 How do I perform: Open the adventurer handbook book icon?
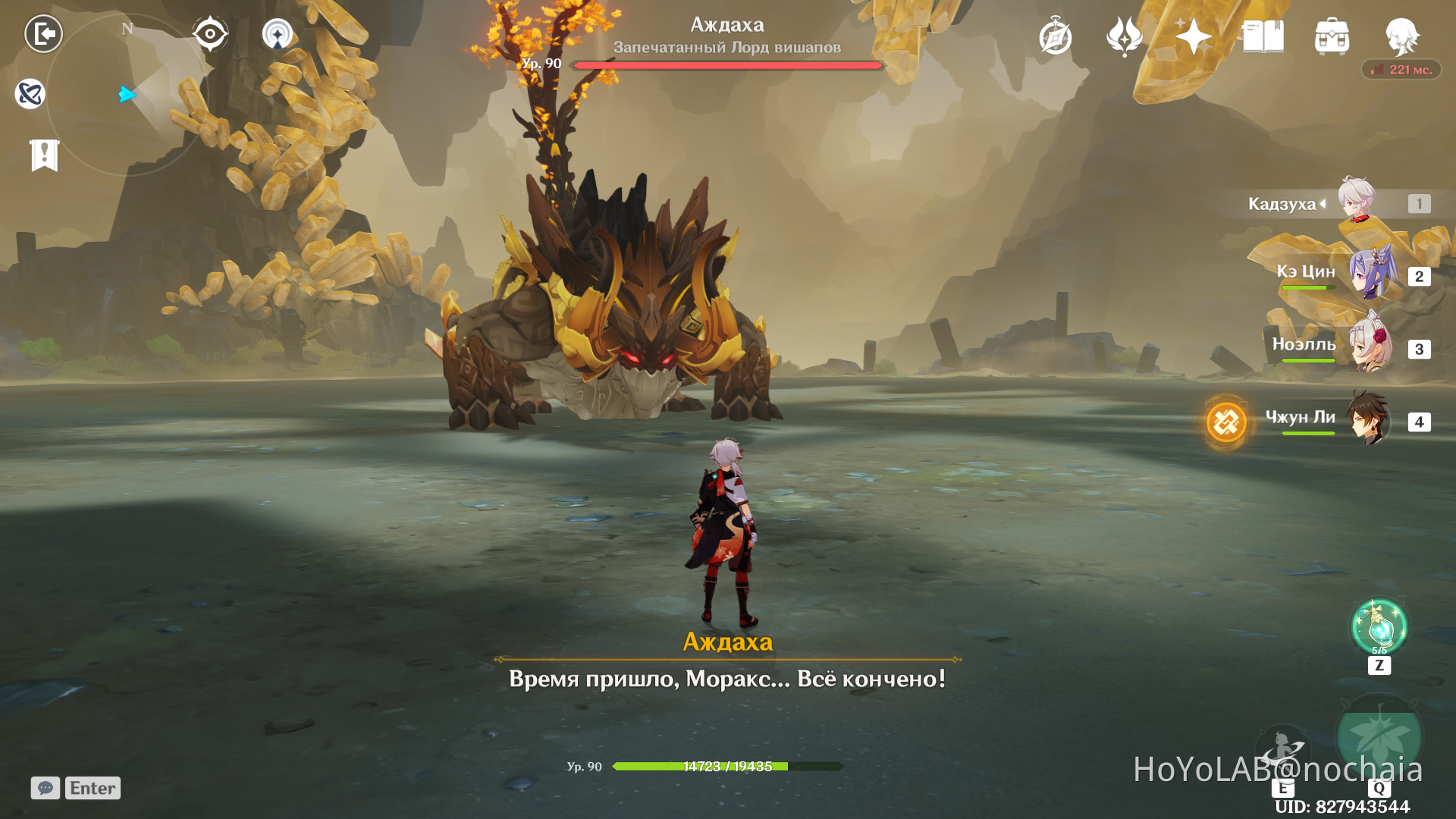click(1263, 36)
